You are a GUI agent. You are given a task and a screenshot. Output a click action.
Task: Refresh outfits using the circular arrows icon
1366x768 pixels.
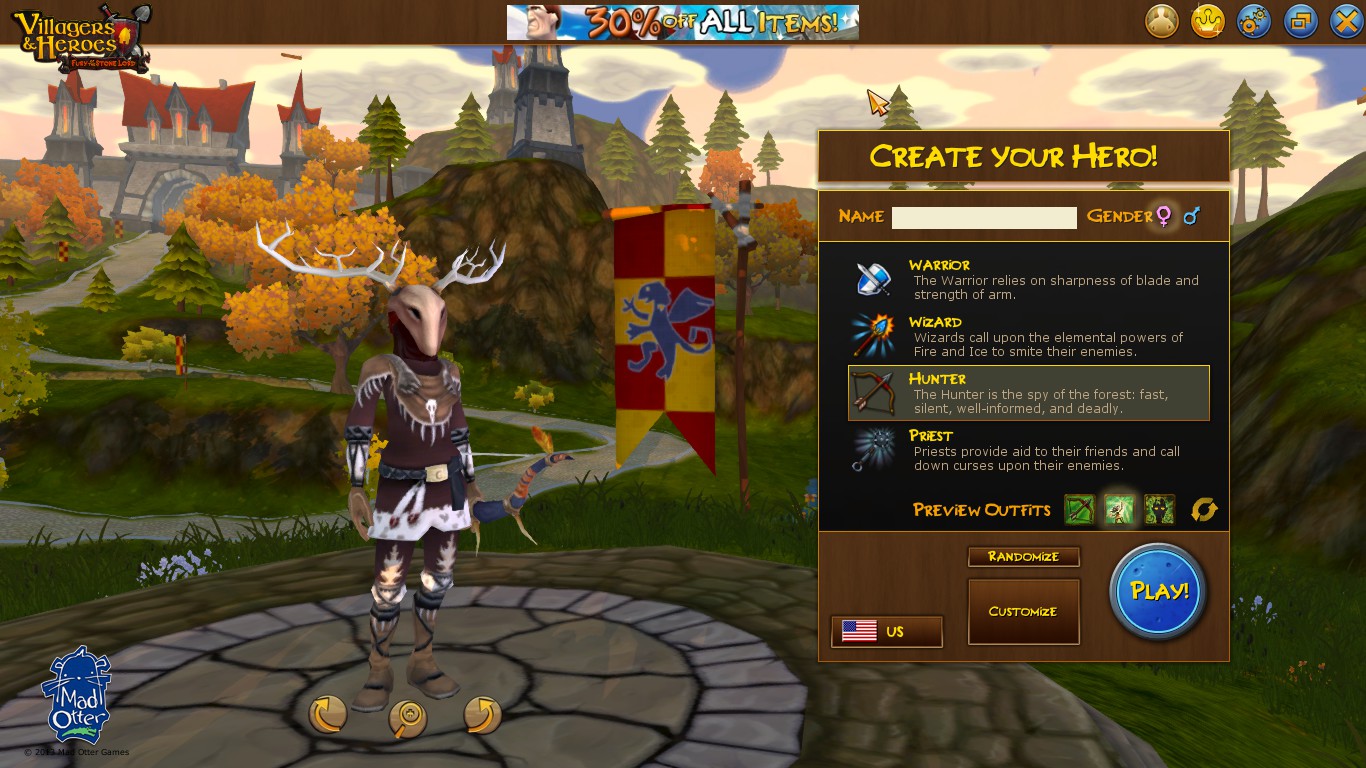pyautogui.click(x=1204, y=509)
